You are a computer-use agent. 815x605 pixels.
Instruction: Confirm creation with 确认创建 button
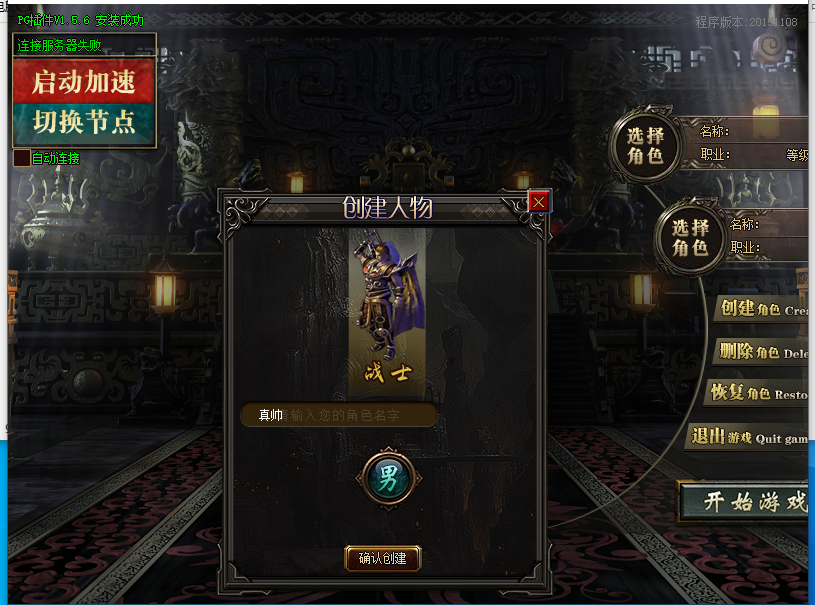[x=382, y=558]
